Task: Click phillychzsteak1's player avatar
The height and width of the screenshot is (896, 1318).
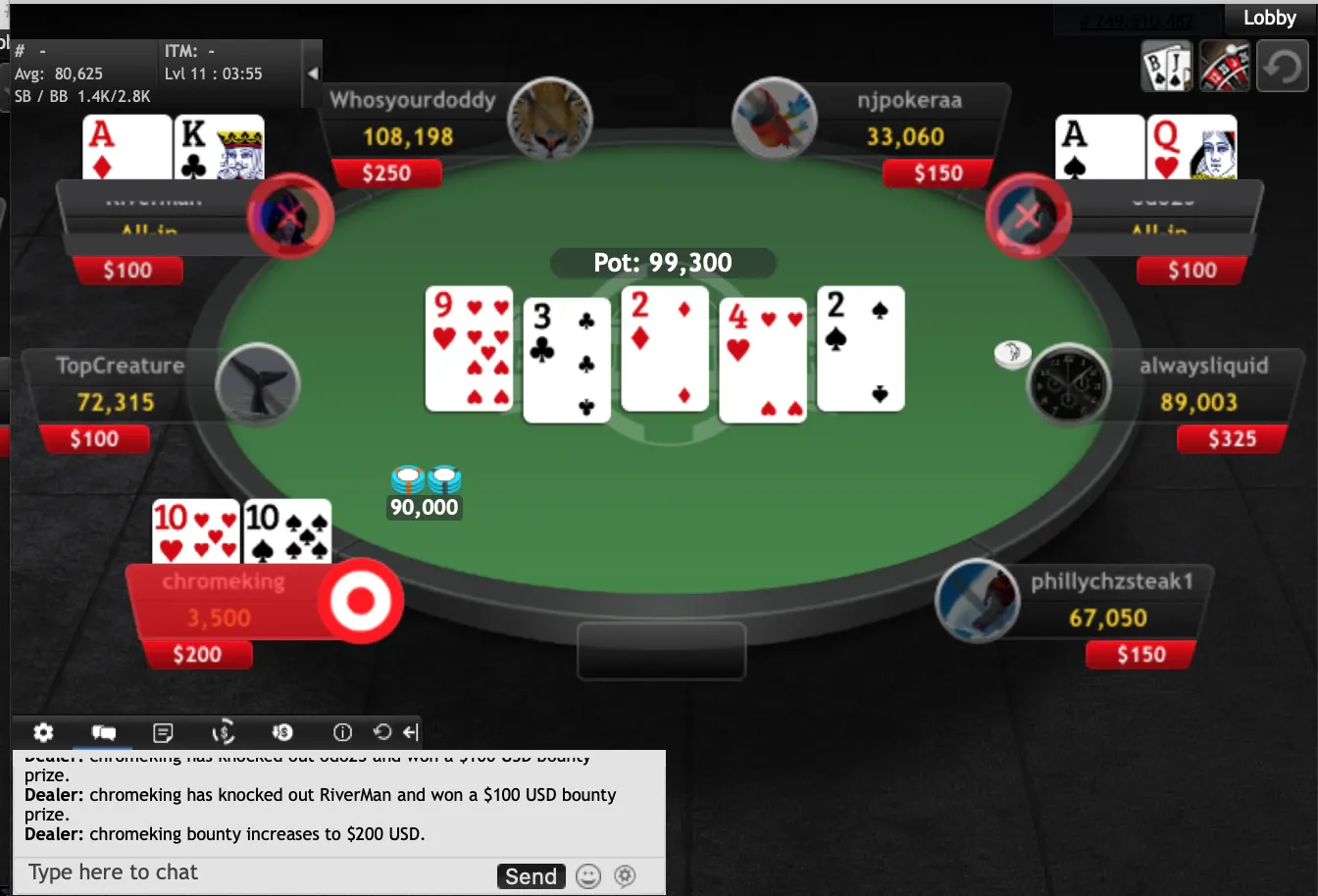Action: pos(977,601)
